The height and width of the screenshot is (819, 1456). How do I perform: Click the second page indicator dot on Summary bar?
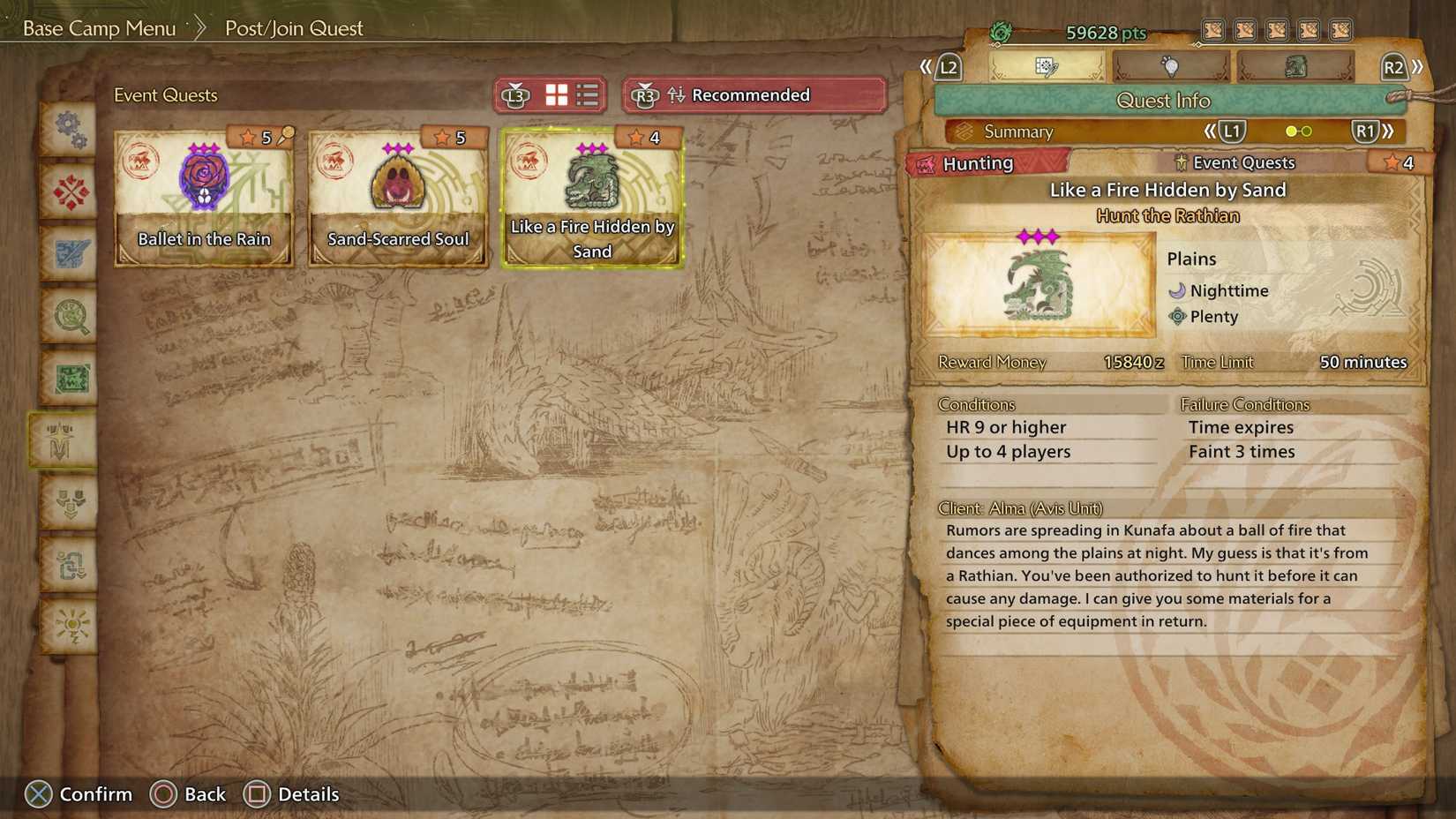[x=1307, y=131]
